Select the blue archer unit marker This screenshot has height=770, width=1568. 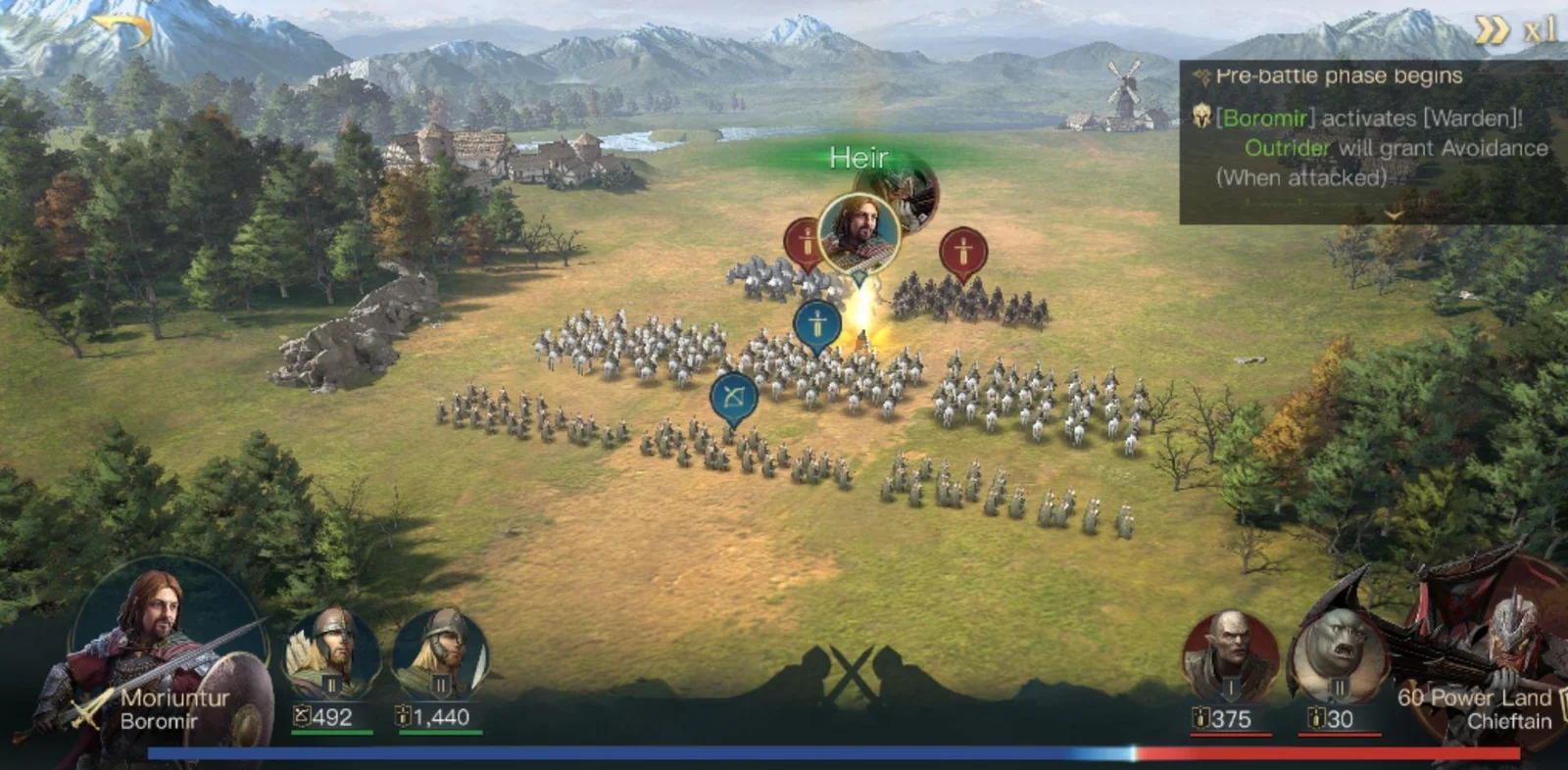coord(733,397)
